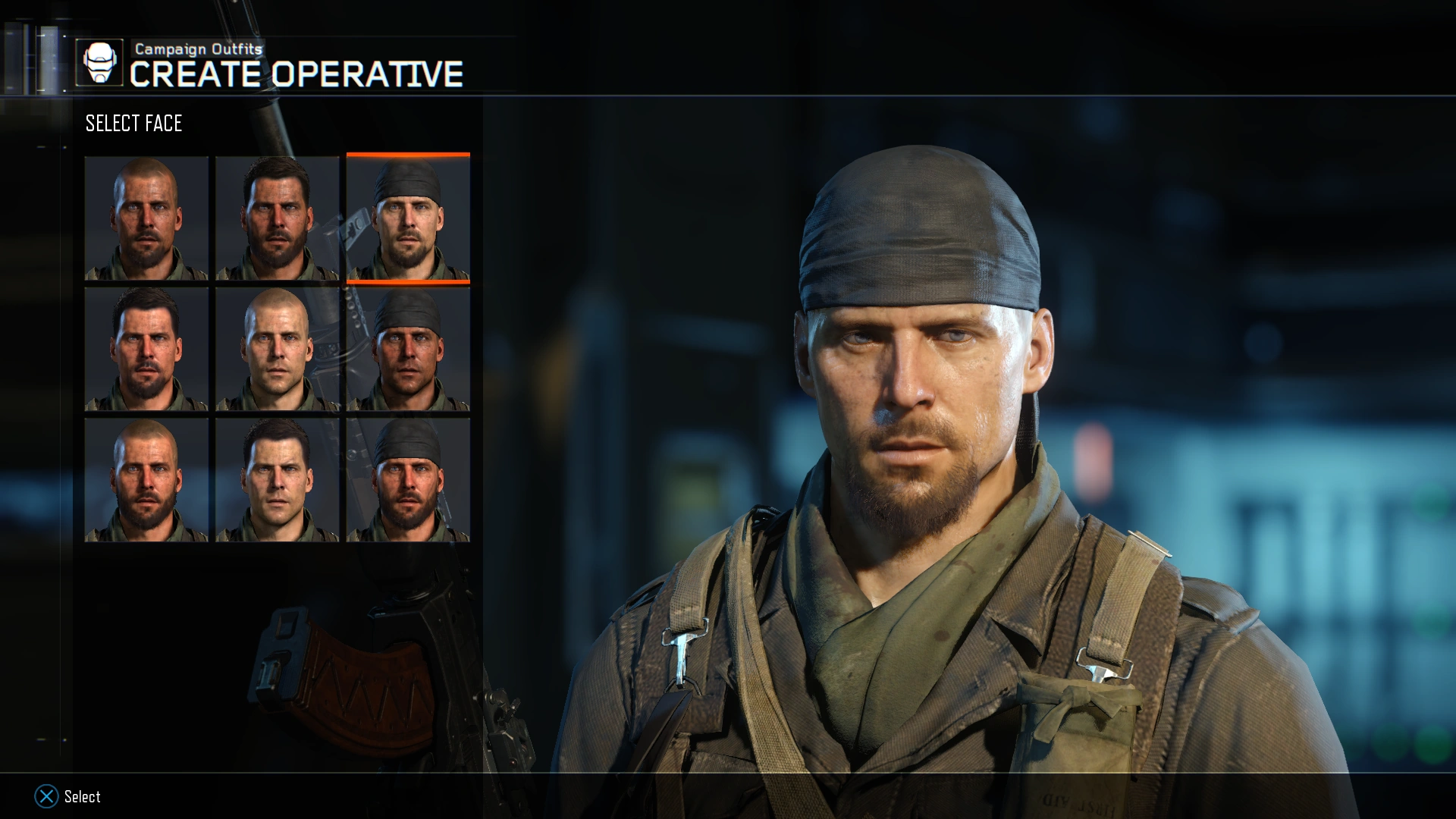Click the SELECT FACE heading
The width and height of the screenshot is (1456, 819).
point(133,123)
